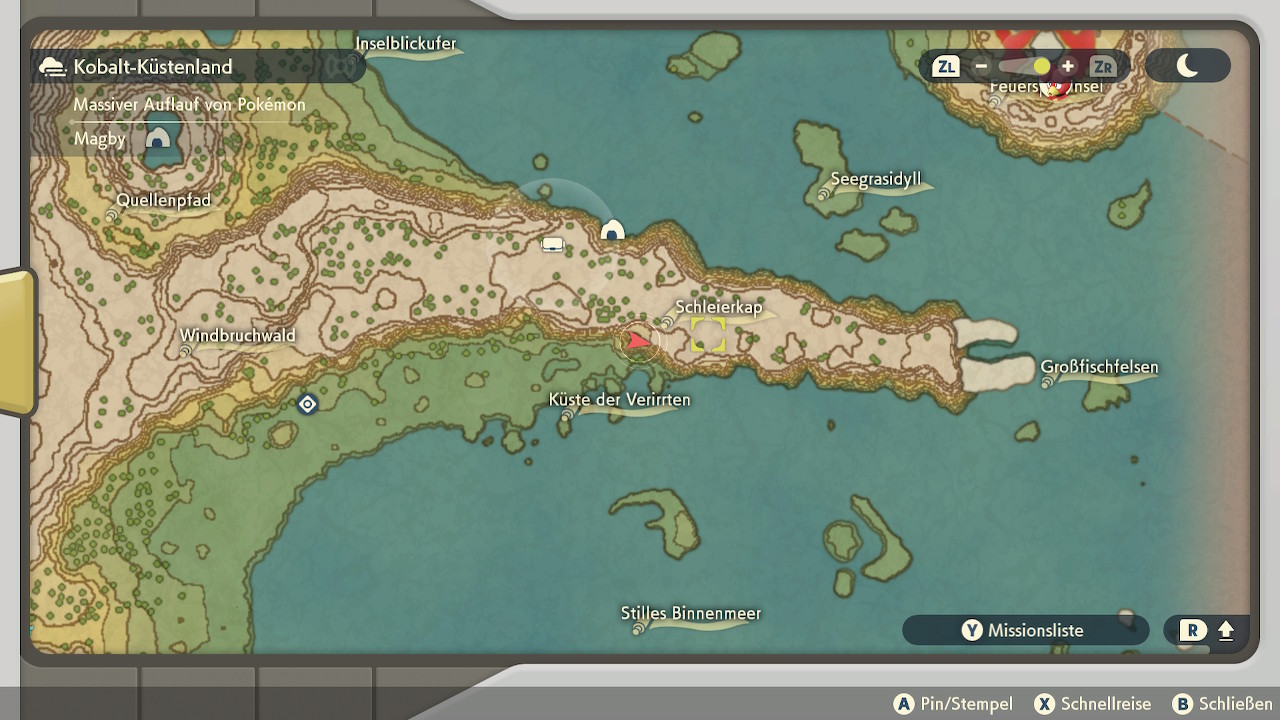This screenshot has width=1280, height=720.
Task: Select the camp tent marker on the coast
Action: coord(612,231)
